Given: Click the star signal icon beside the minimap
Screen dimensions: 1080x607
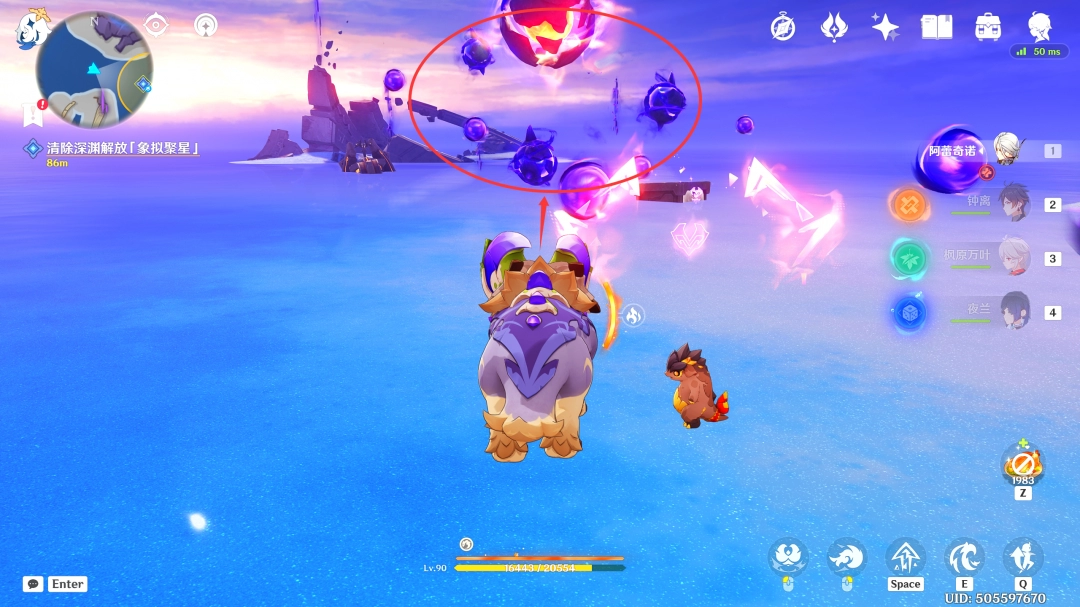Looking at the screenshot, I should coord(206,25).
